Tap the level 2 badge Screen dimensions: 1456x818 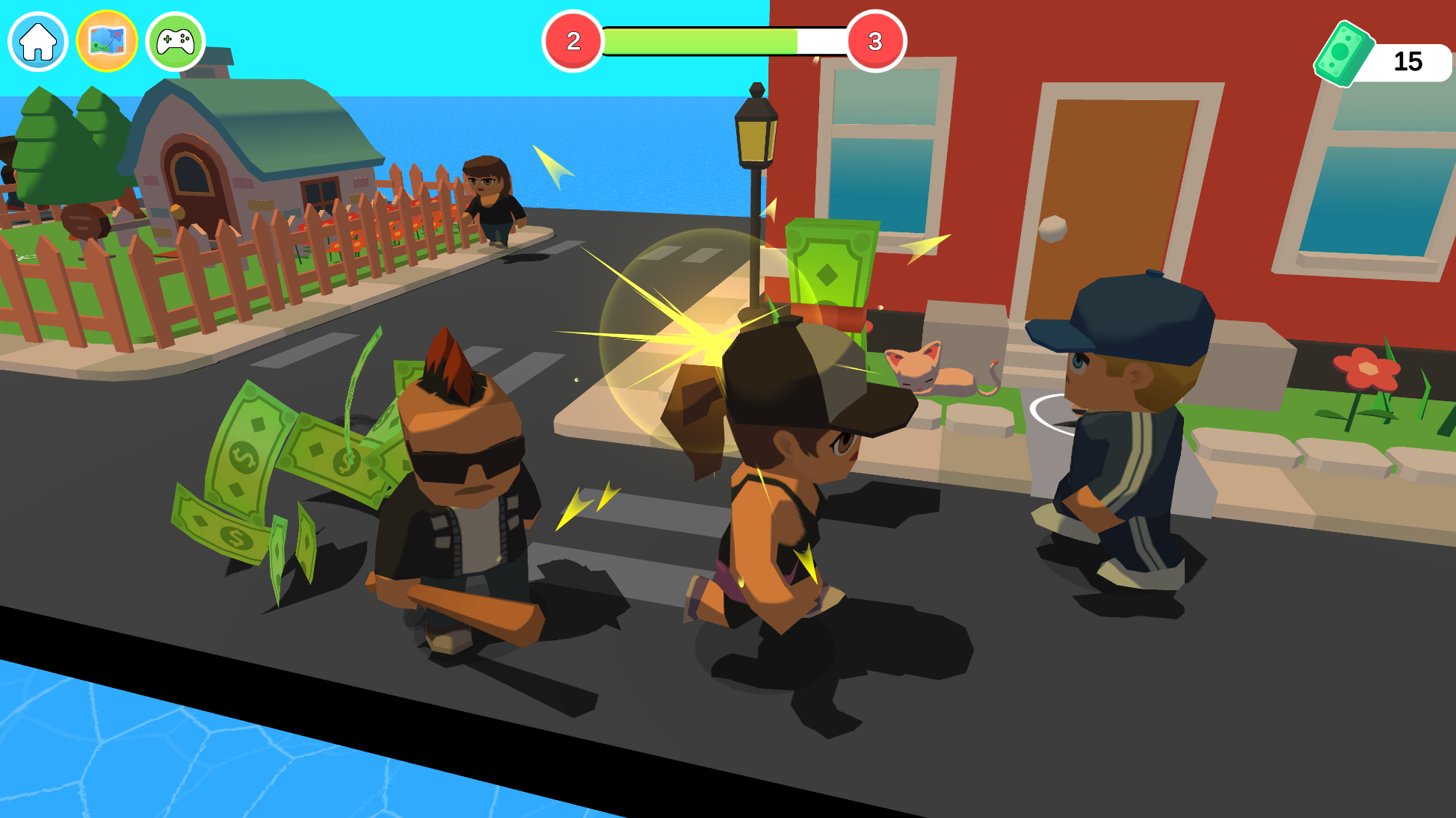pyautogui.click(x=573, y=43)
